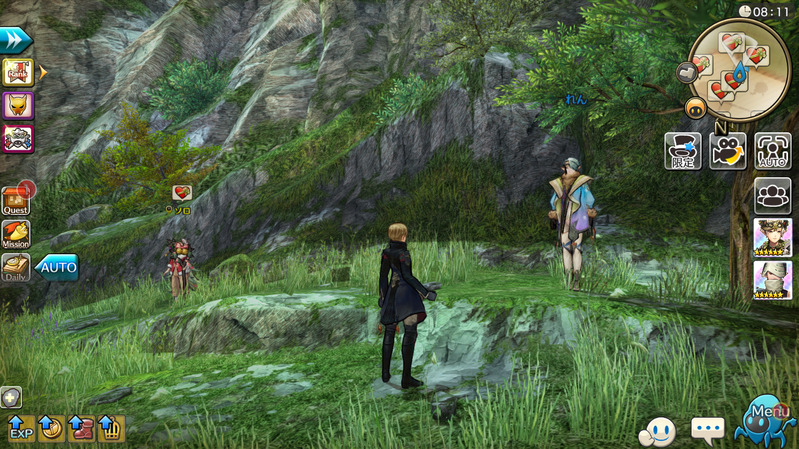Open the Quest menu
This screenshot has height=449, width=799.
coord(16,200)
